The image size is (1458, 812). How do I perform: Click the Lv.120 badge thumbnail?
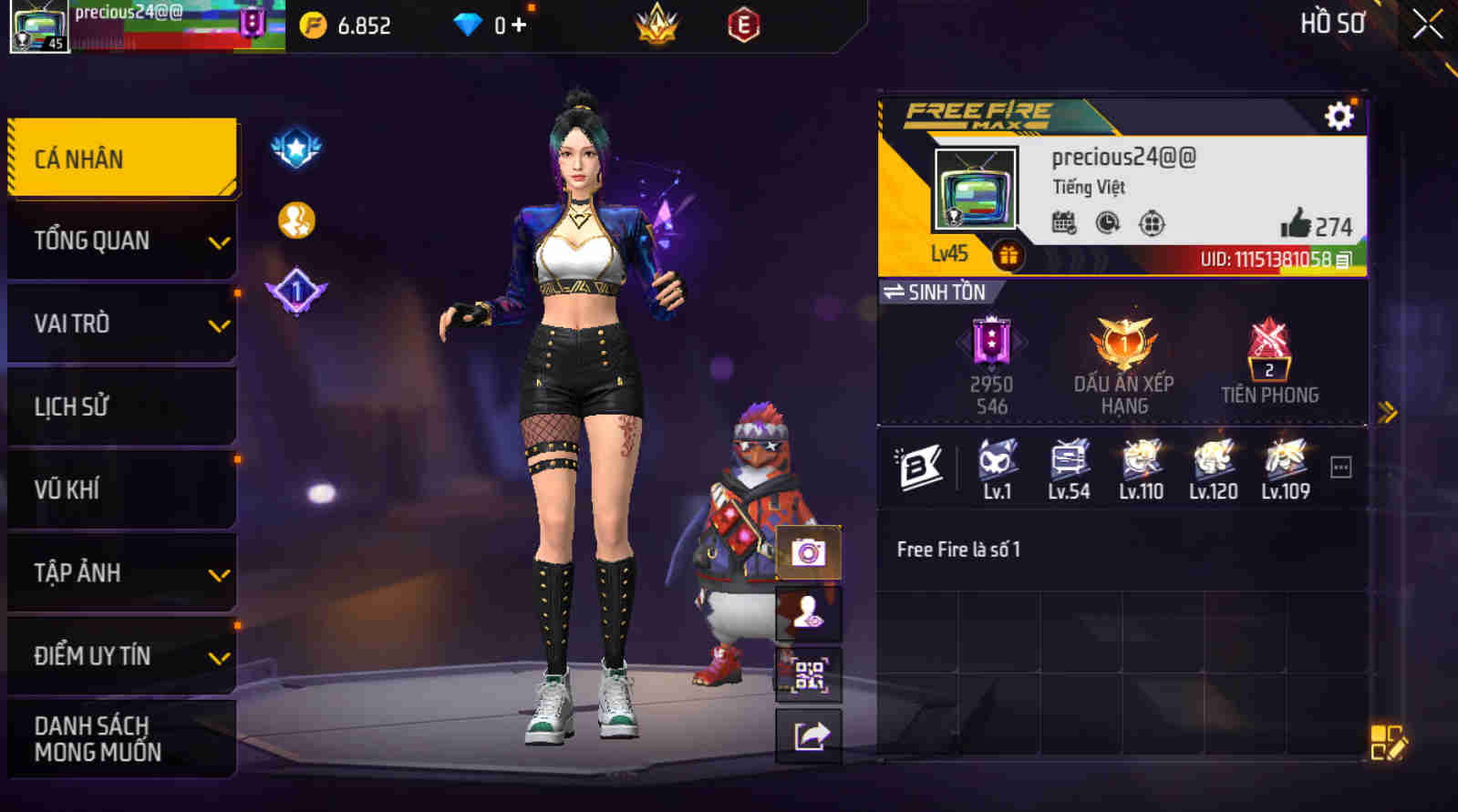(x=1212, y=465)
